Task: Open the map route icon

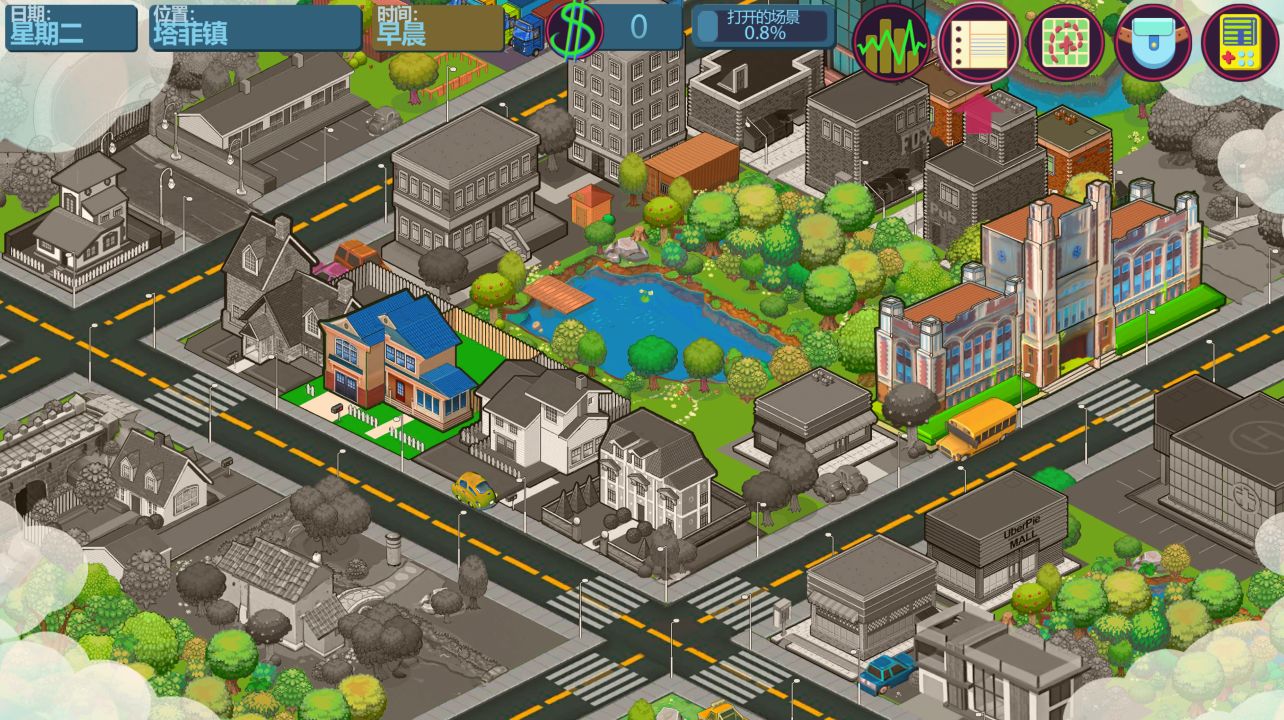Action: pos(1065,43)
